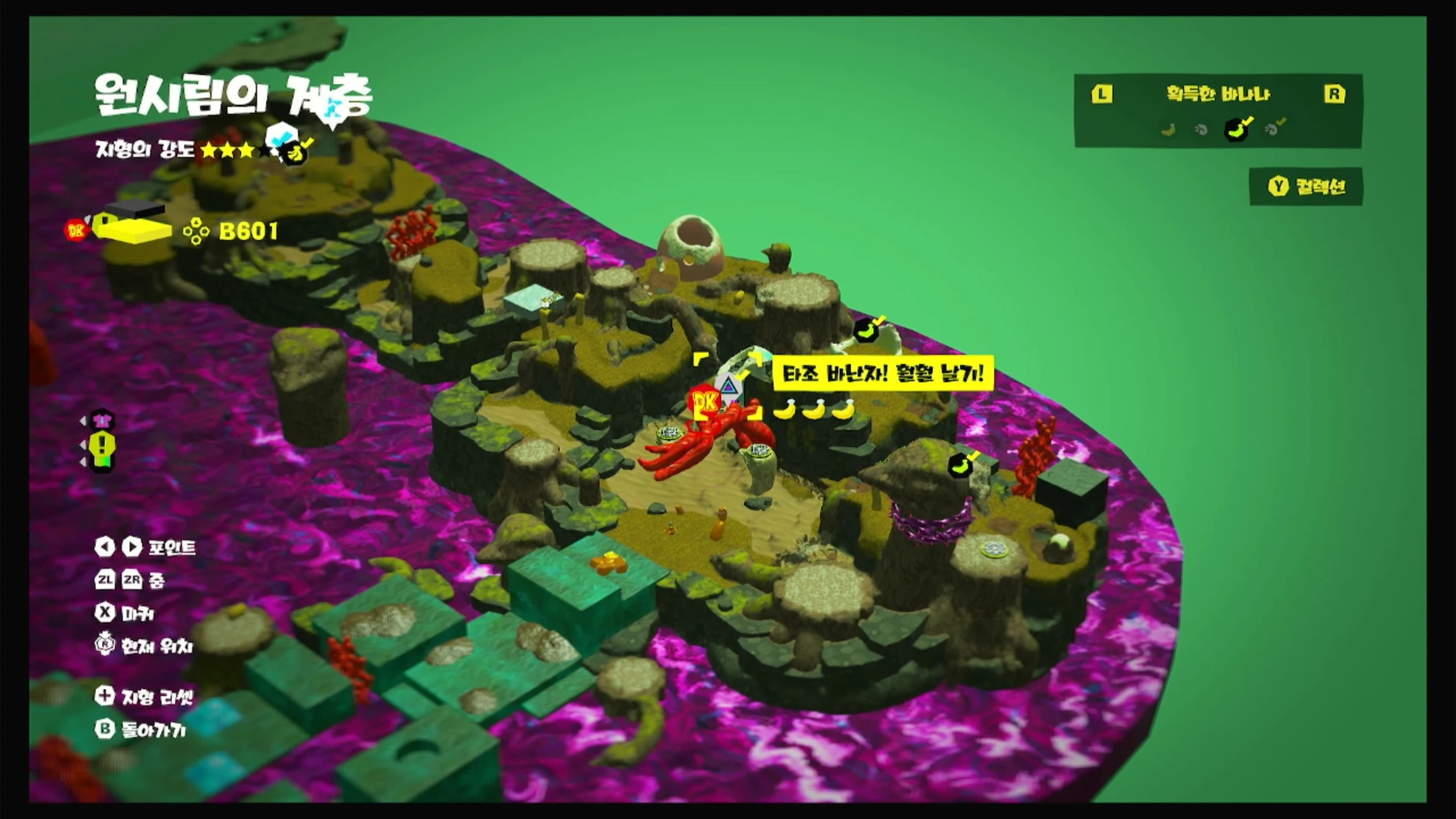Click the banana checkmark icon beside the terrain stars

pos(296,152)
